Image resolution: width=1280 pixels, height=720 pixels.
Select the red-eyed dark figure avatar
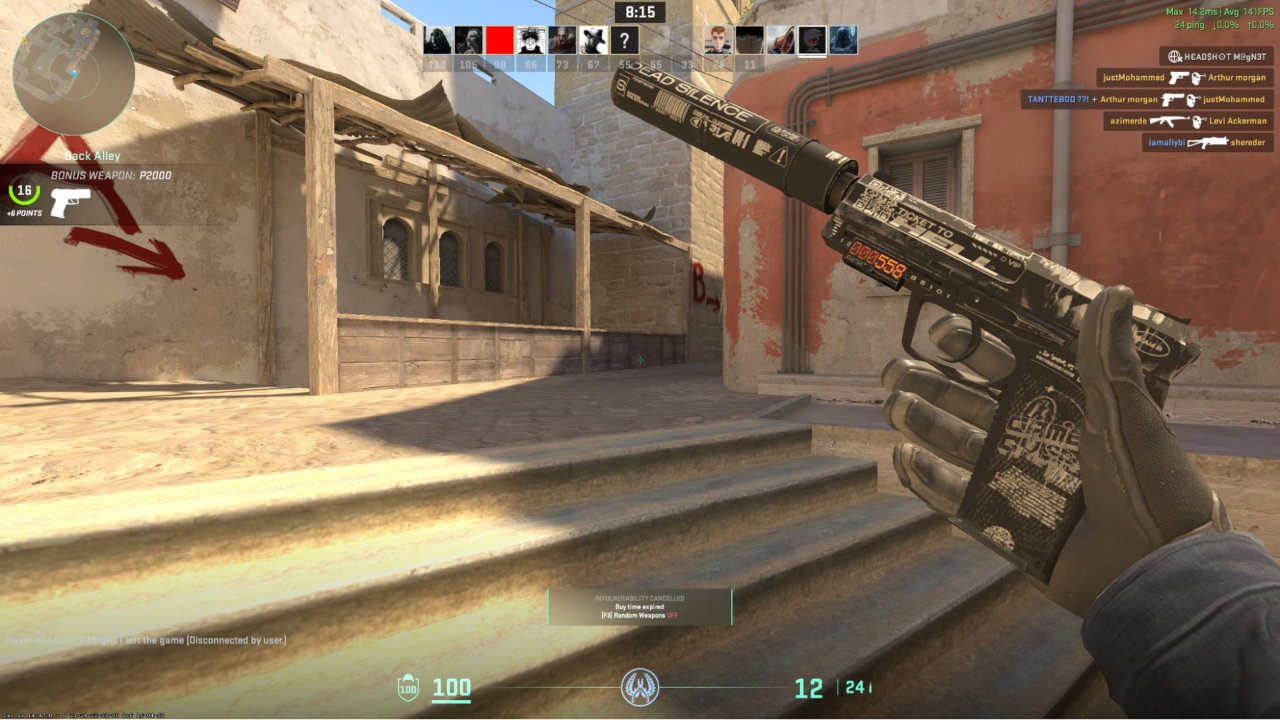pyautogui.click(x=812, y=40)
